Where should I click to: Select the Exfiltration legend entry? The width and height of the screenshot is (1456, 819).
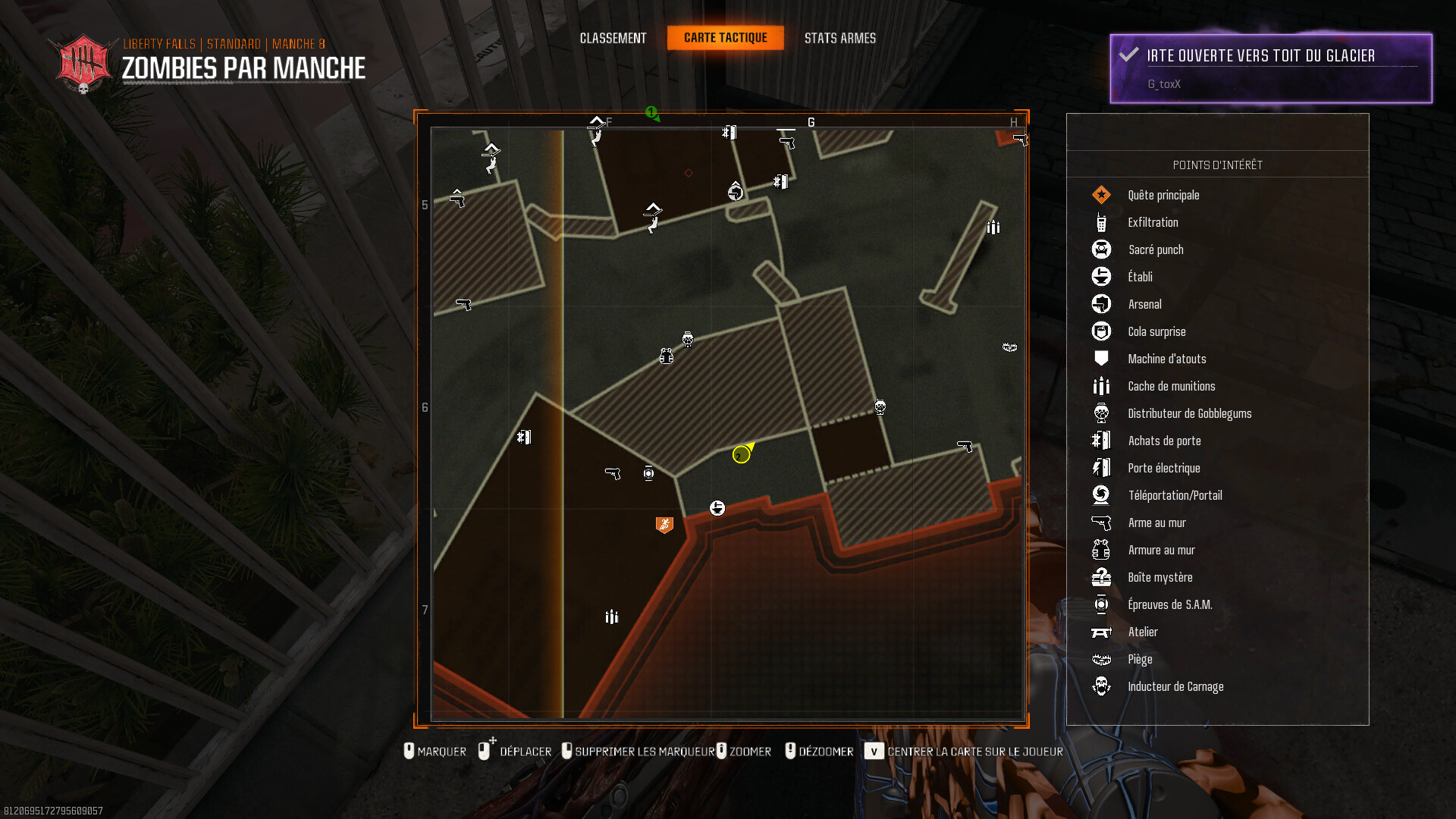pyautogui.click(x=1153, y=222)
